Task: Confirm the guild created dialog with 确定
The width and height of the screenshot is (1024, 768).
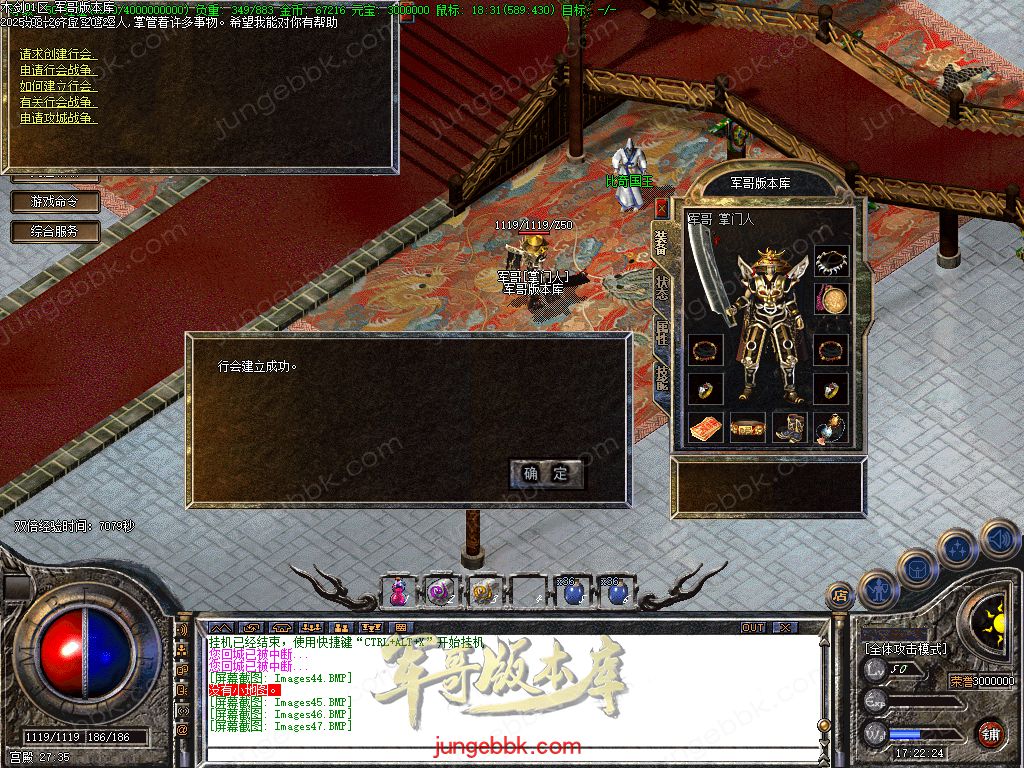Action: click(546, 474)
